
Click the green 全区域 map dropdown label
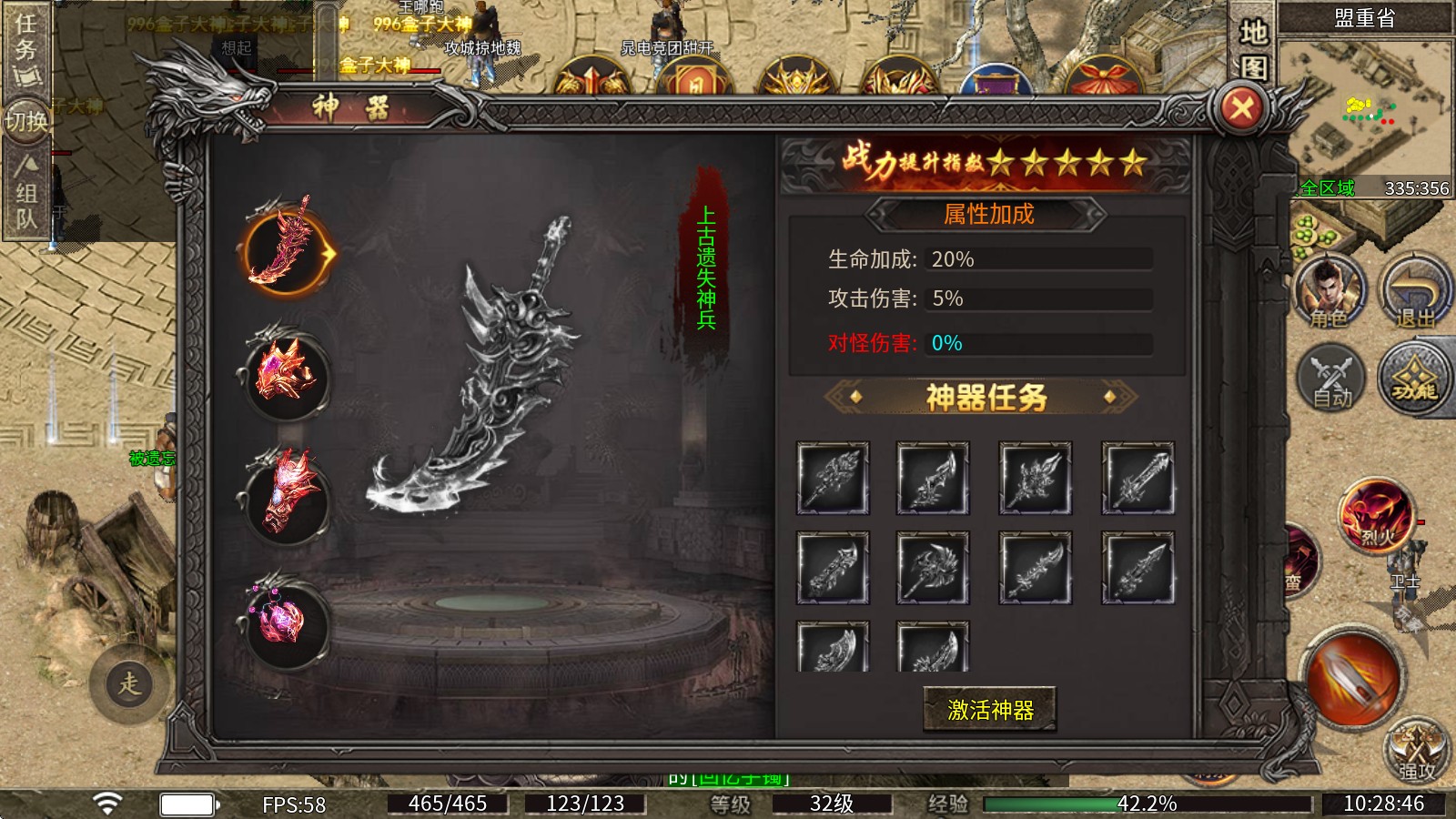[x=1328, y=188]
